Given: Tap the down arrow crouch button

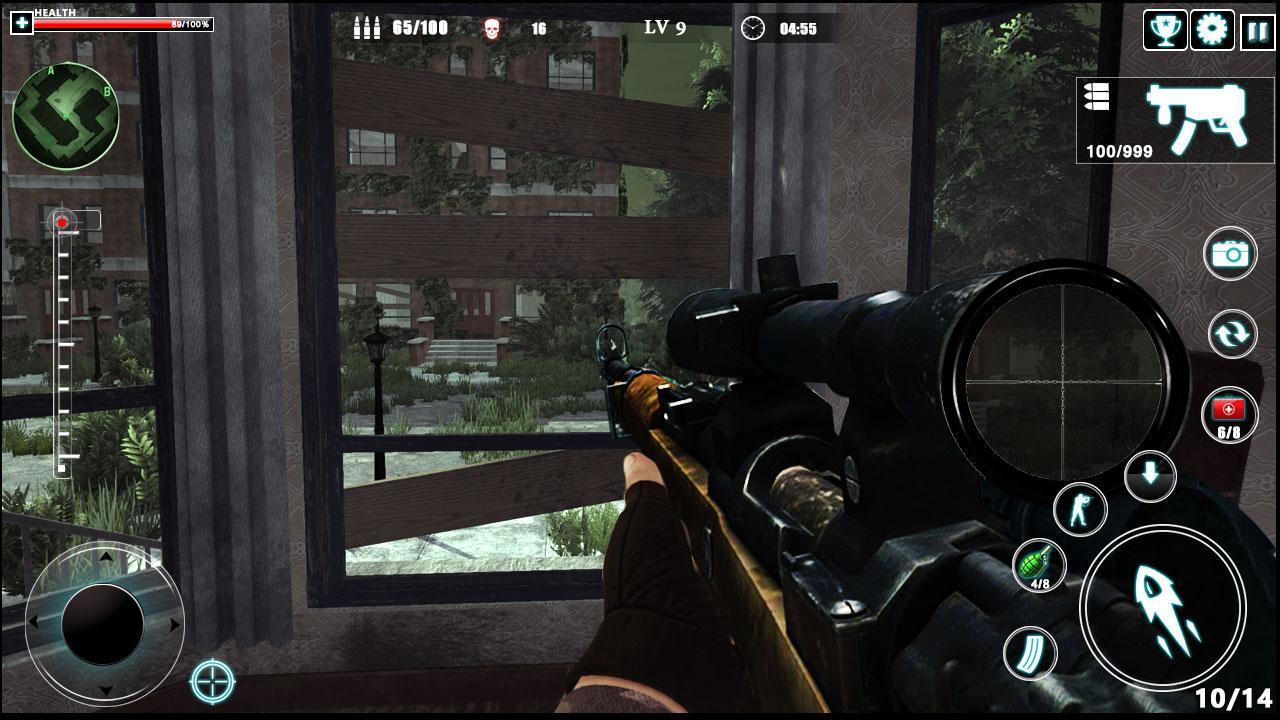Looking at the screenshot, I should click(1150, 475).
